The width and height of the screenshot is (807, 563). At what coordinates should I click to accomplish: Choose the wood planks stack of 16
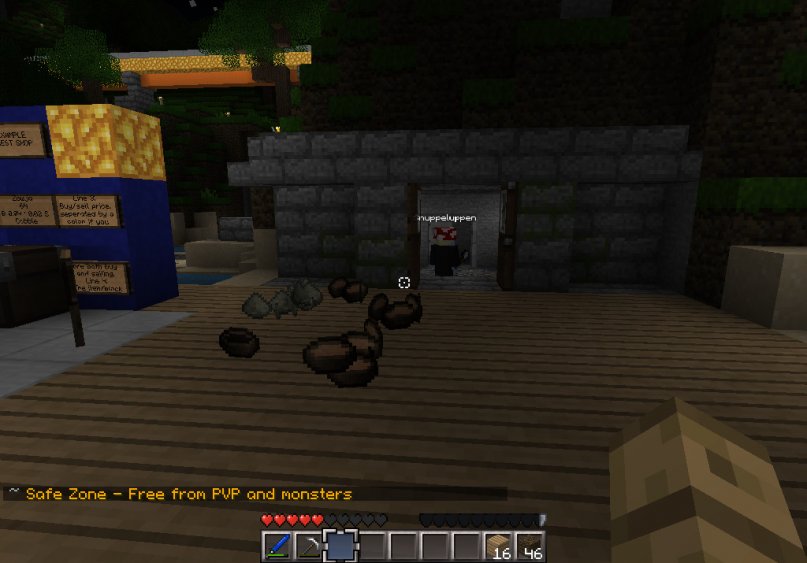click(499, 546)
